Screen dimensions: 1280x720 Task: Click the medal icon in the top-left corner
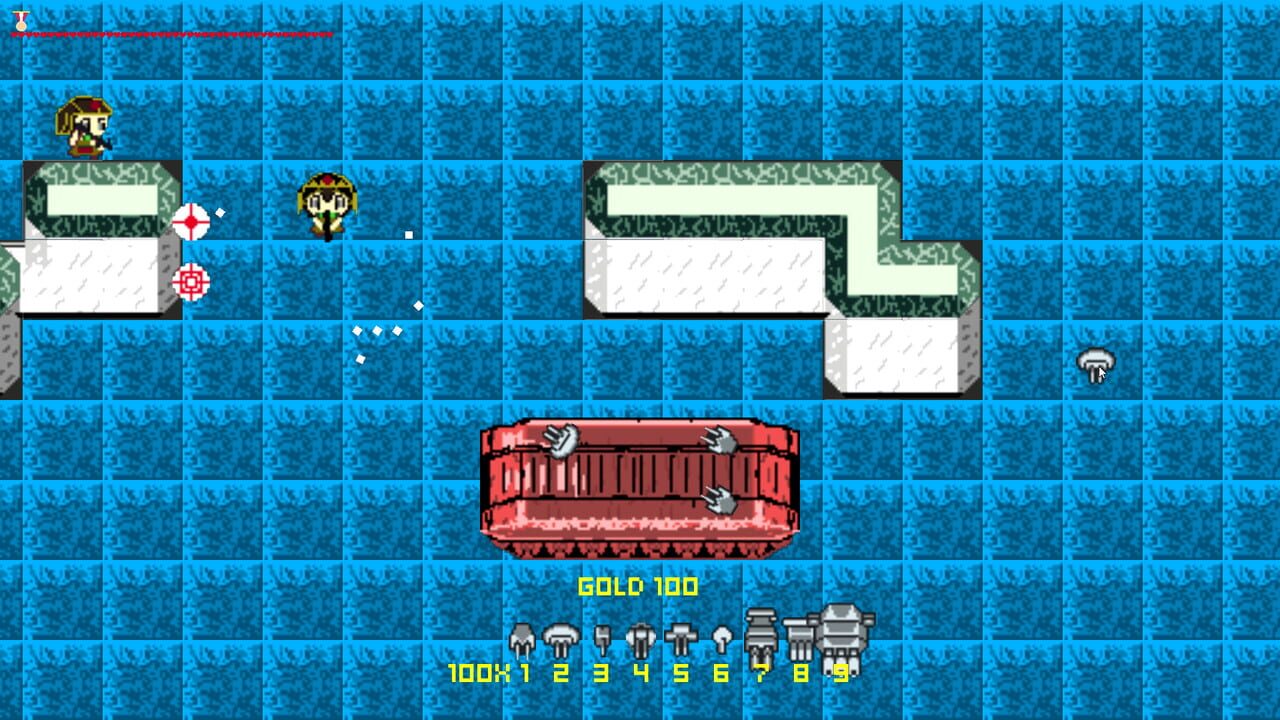click(19, 18)
